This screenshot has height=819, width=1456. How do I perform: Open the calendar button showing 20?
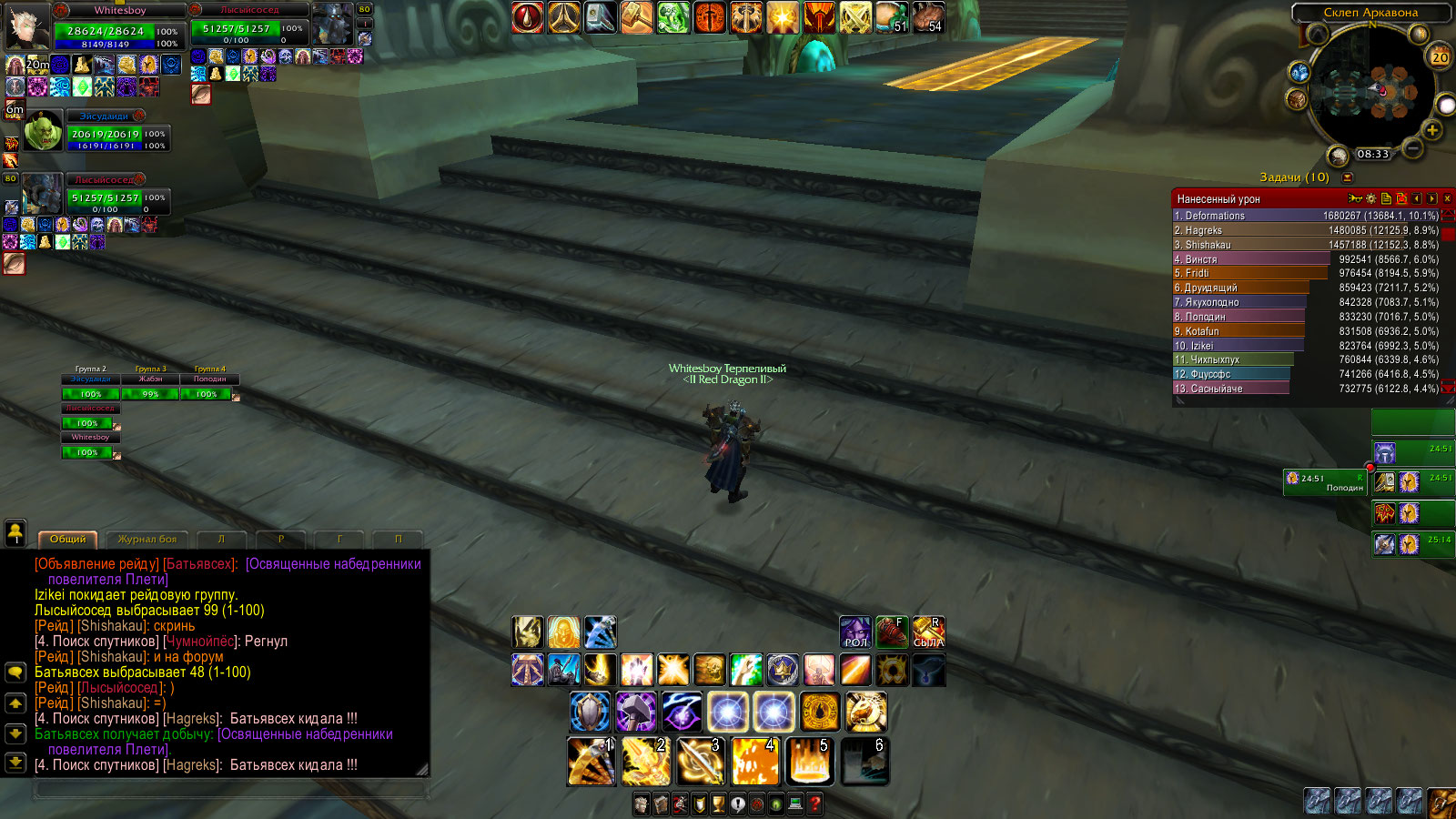point(1440,57)
